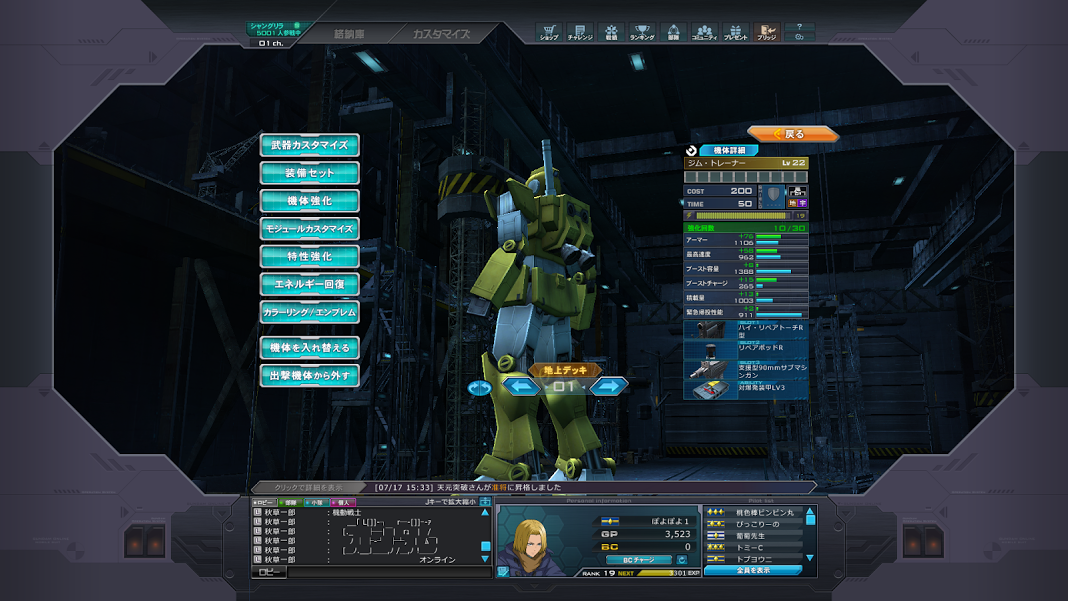Open the ショップ shop icon
1068x601 pixels.
coord(549,33)
